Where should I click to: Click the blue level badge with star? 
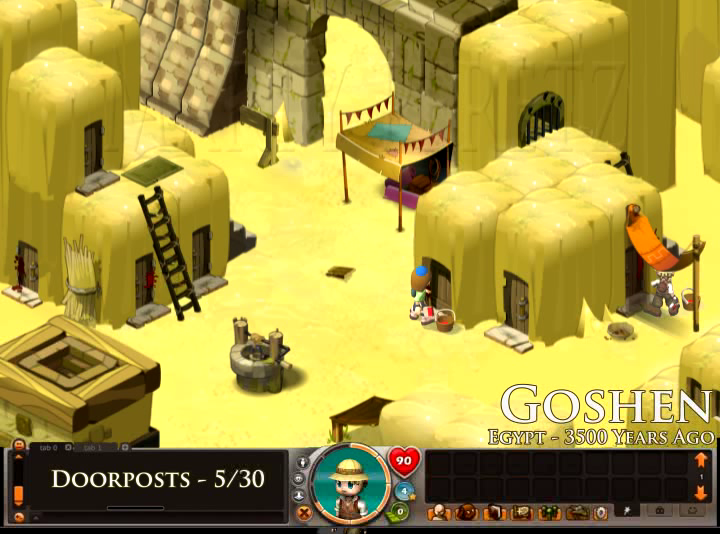point(404,491)
